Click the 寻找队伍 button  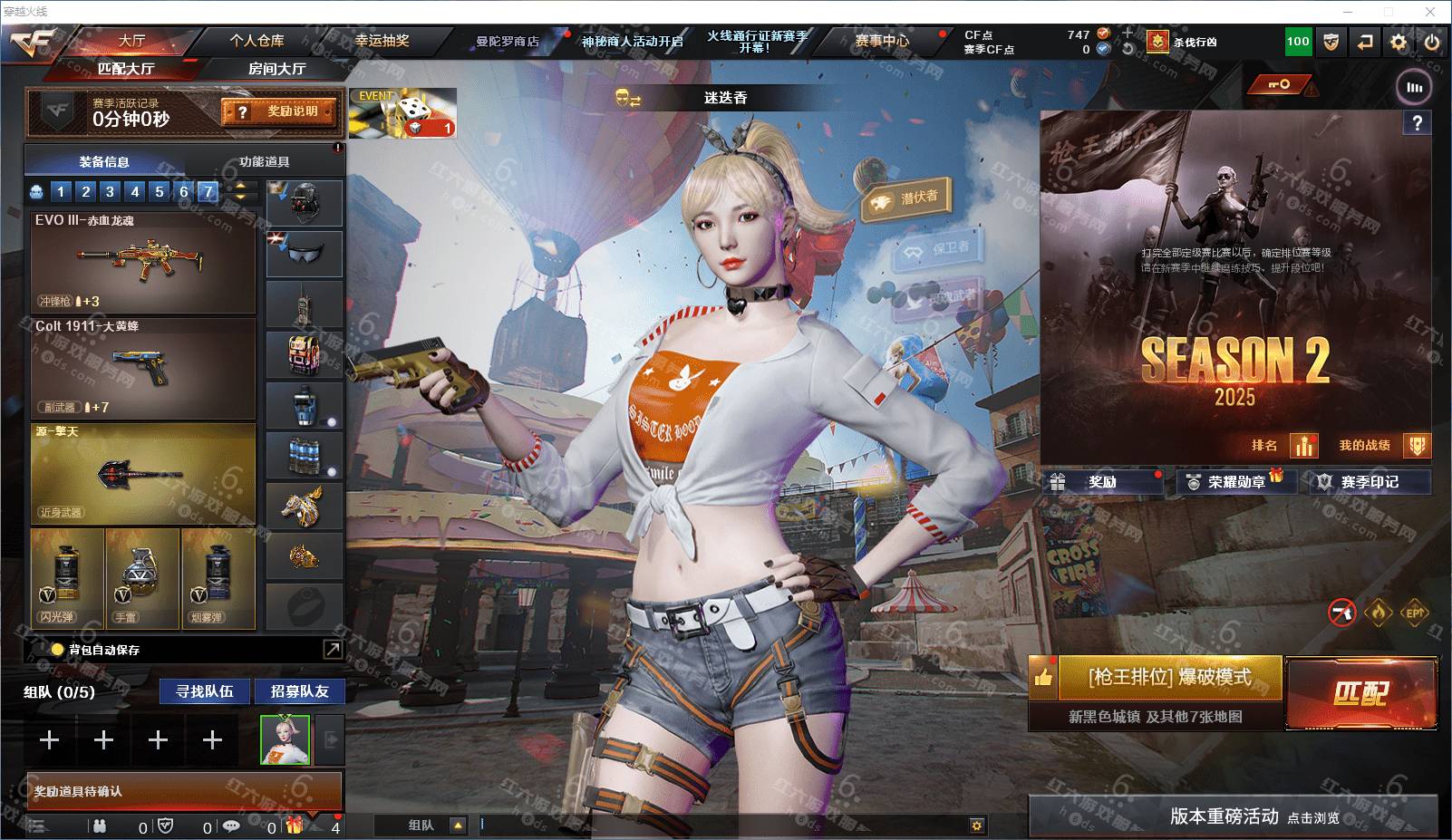[205, 691]
